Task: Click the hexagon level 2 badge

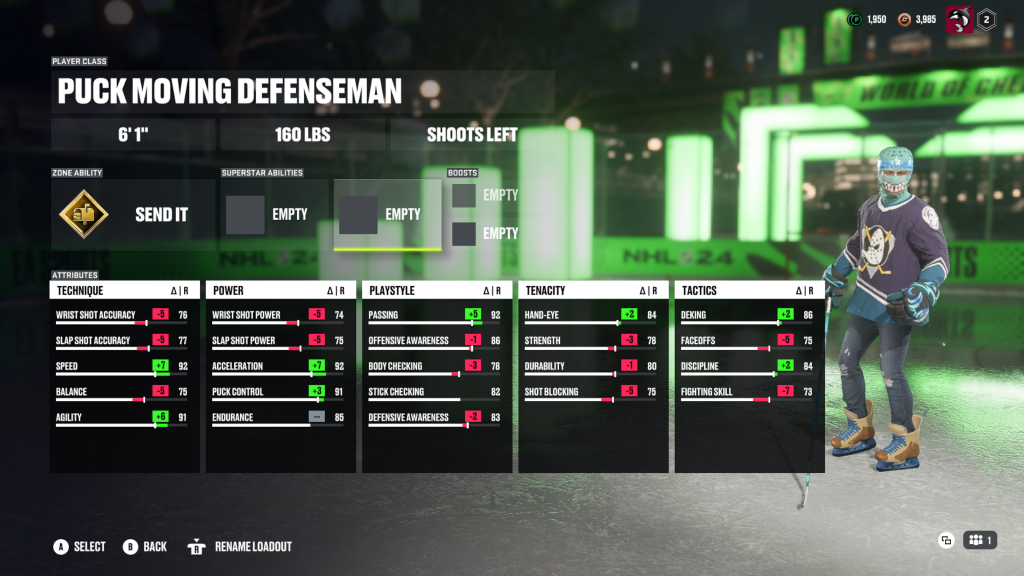Action: [x=986, y=19]
